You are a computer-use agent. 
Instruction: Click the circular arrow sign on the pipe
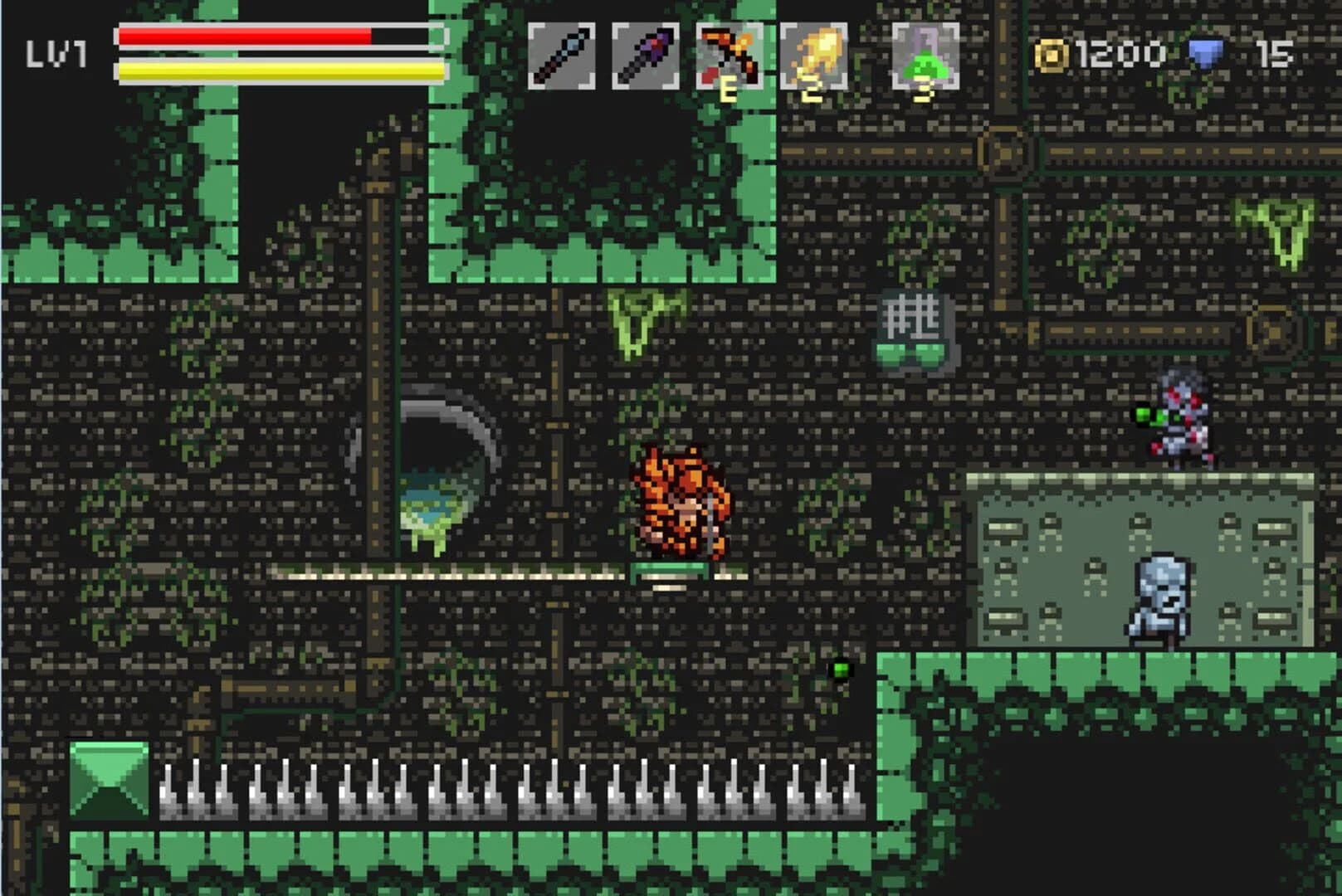(x=1002, y=151)
